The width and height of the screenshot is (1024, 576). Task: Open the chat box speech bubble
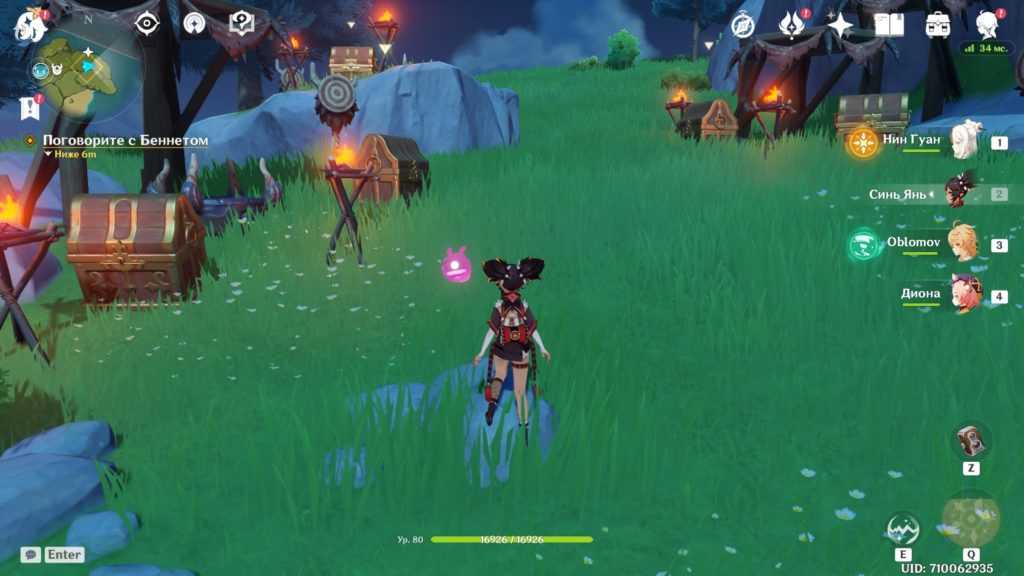(31, 554)
